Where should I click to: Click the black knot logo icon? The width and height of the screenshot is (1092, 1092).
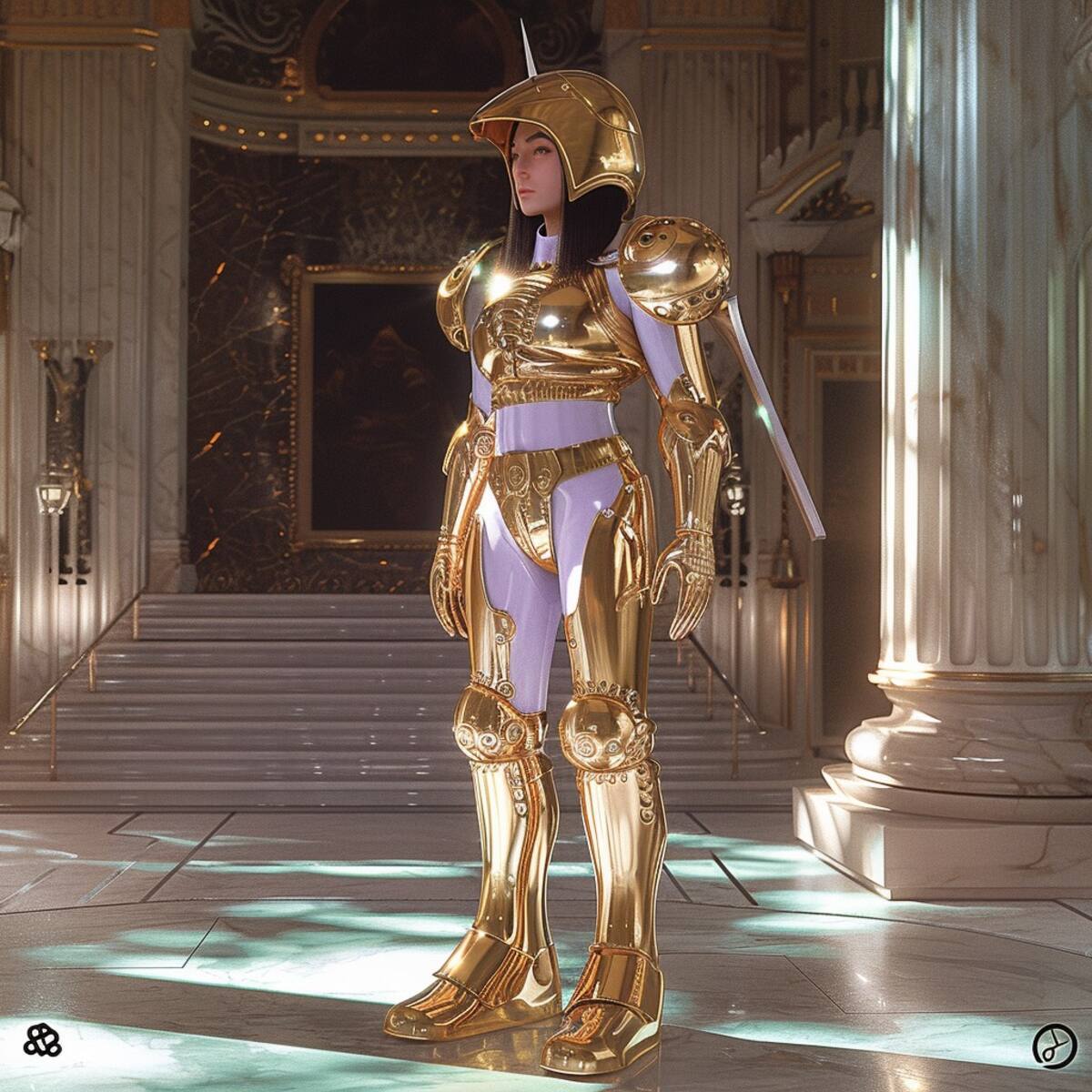pos(42,1040)
